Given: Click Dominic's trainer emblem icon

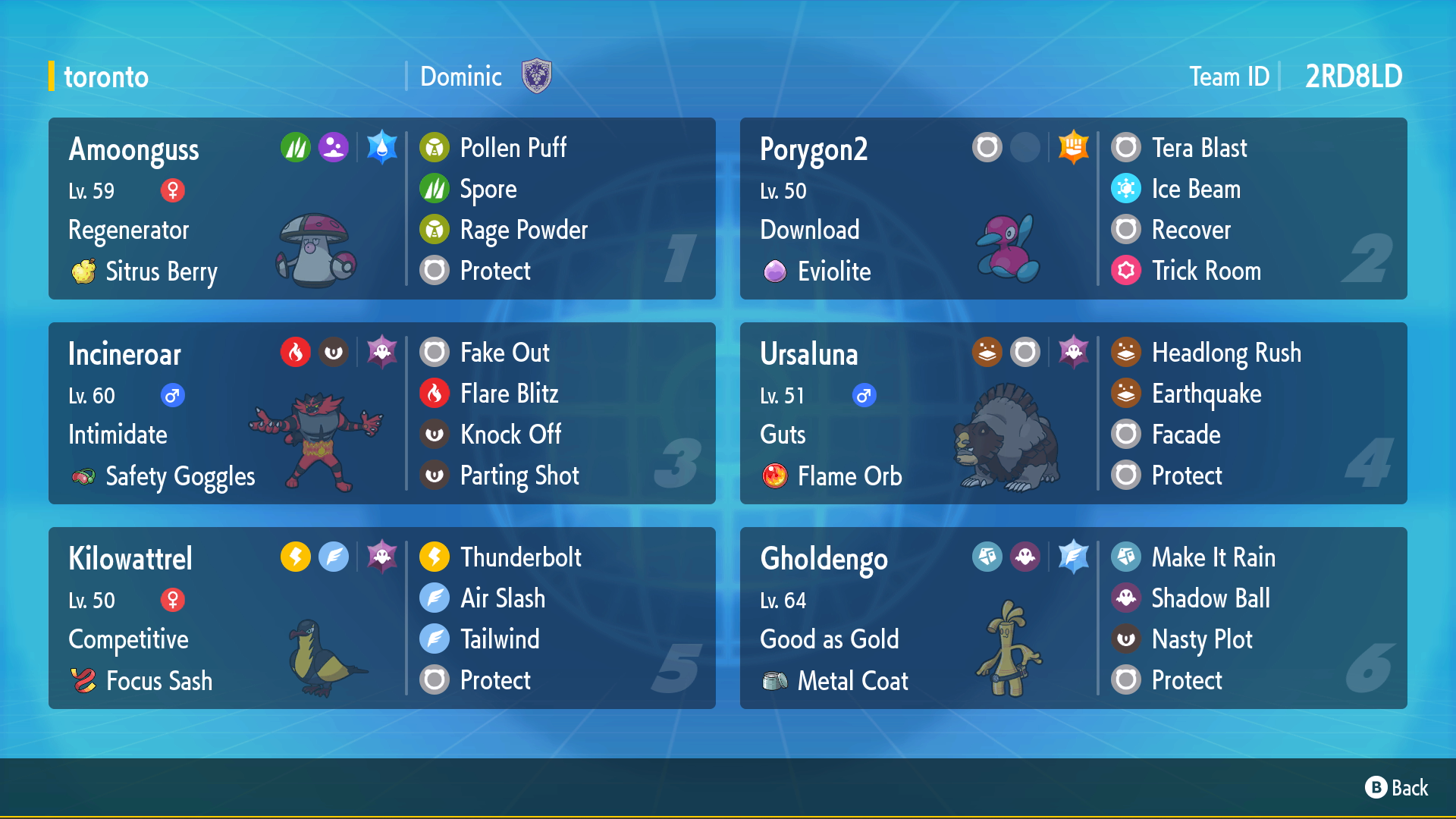Looking at the screenshot, I should point(537,77).
